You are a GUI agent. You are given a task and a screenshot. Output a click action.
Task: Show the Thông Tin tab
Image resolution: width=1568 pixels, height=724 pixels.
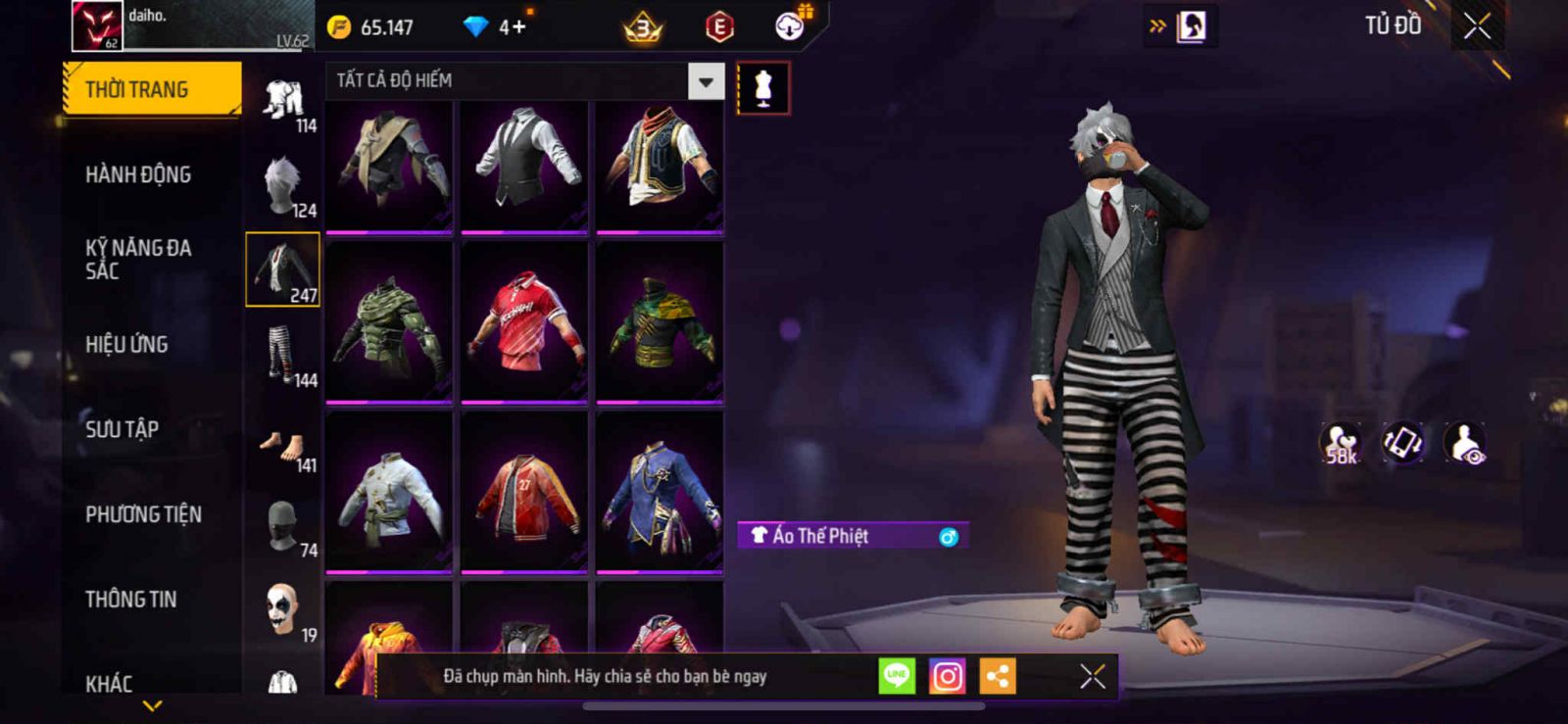[130, 599]
